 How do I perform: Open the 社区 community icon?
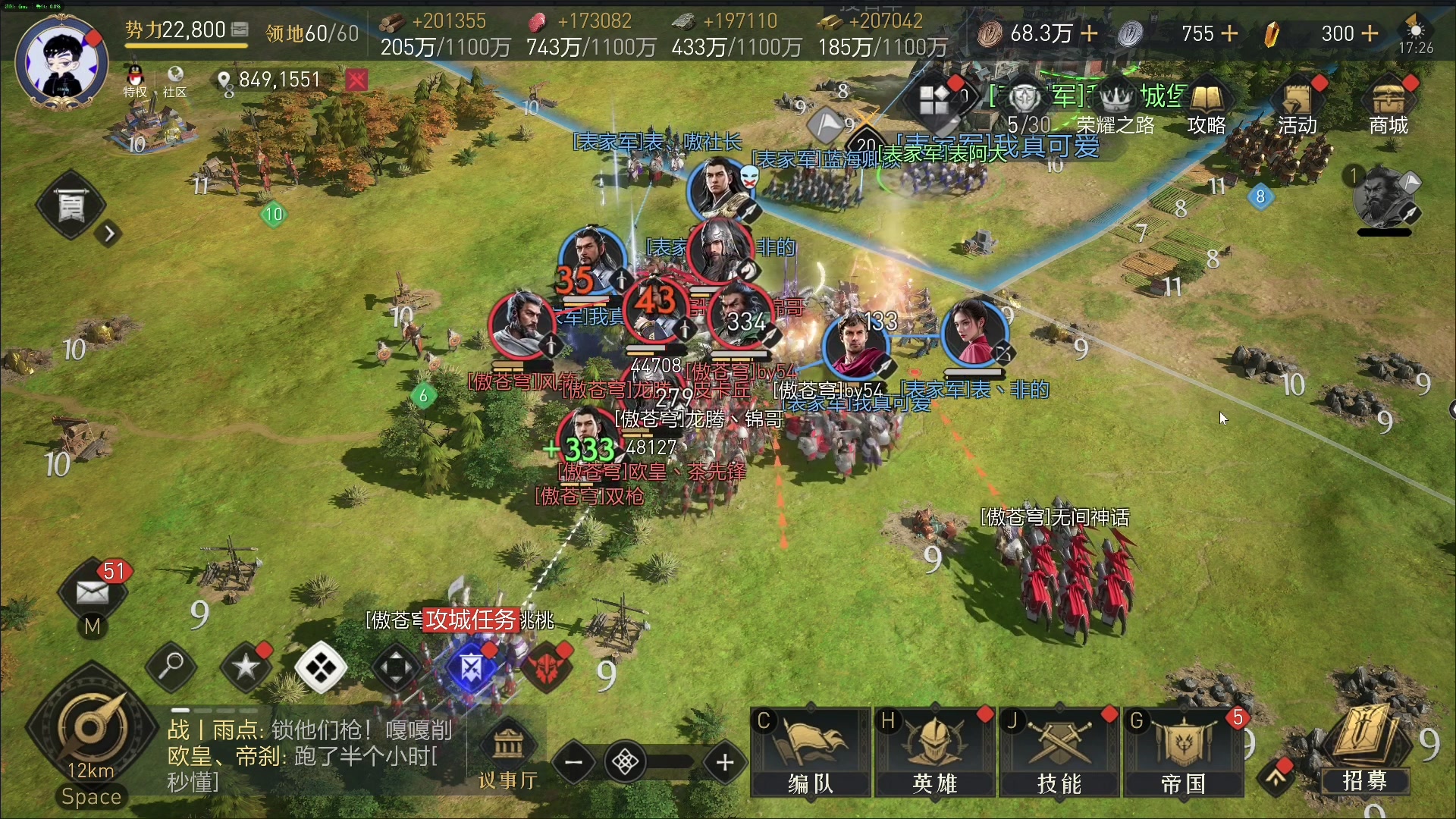click(174, 80)
